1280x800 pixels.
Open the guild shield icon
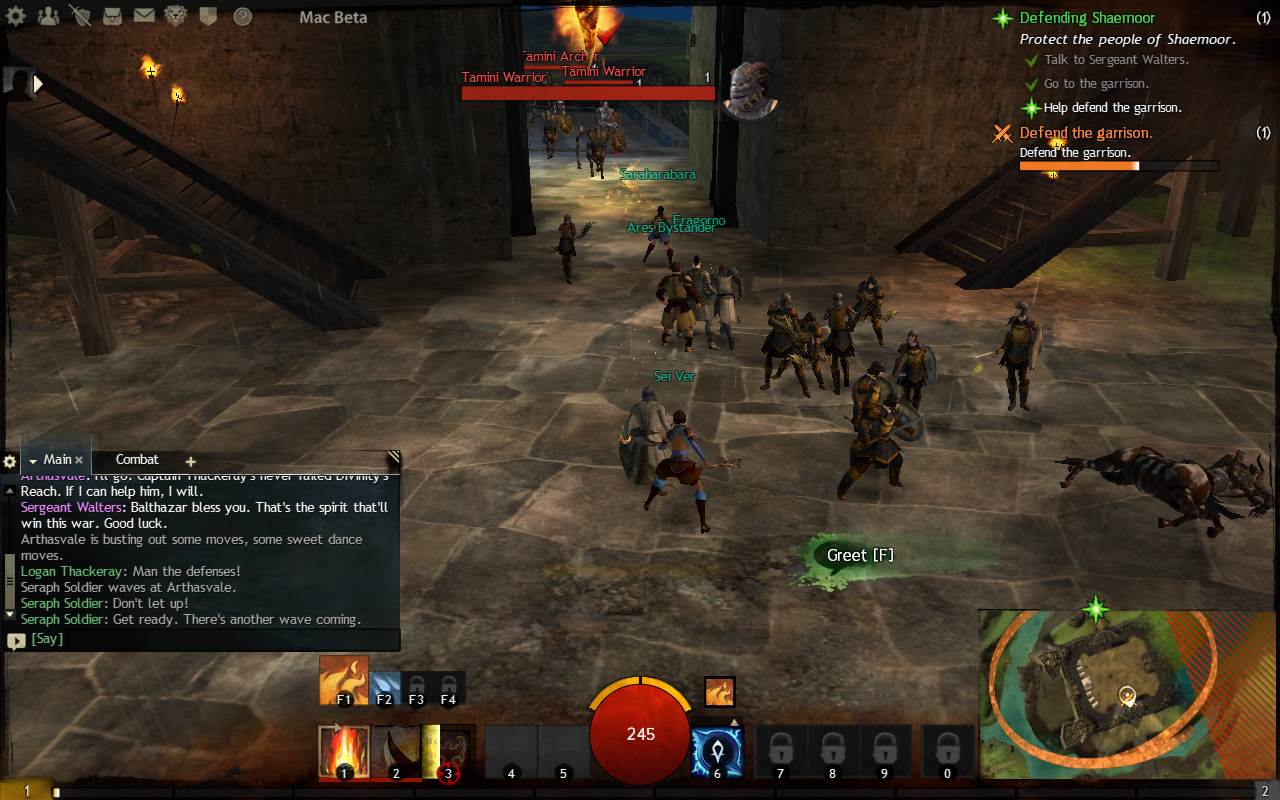208,16
